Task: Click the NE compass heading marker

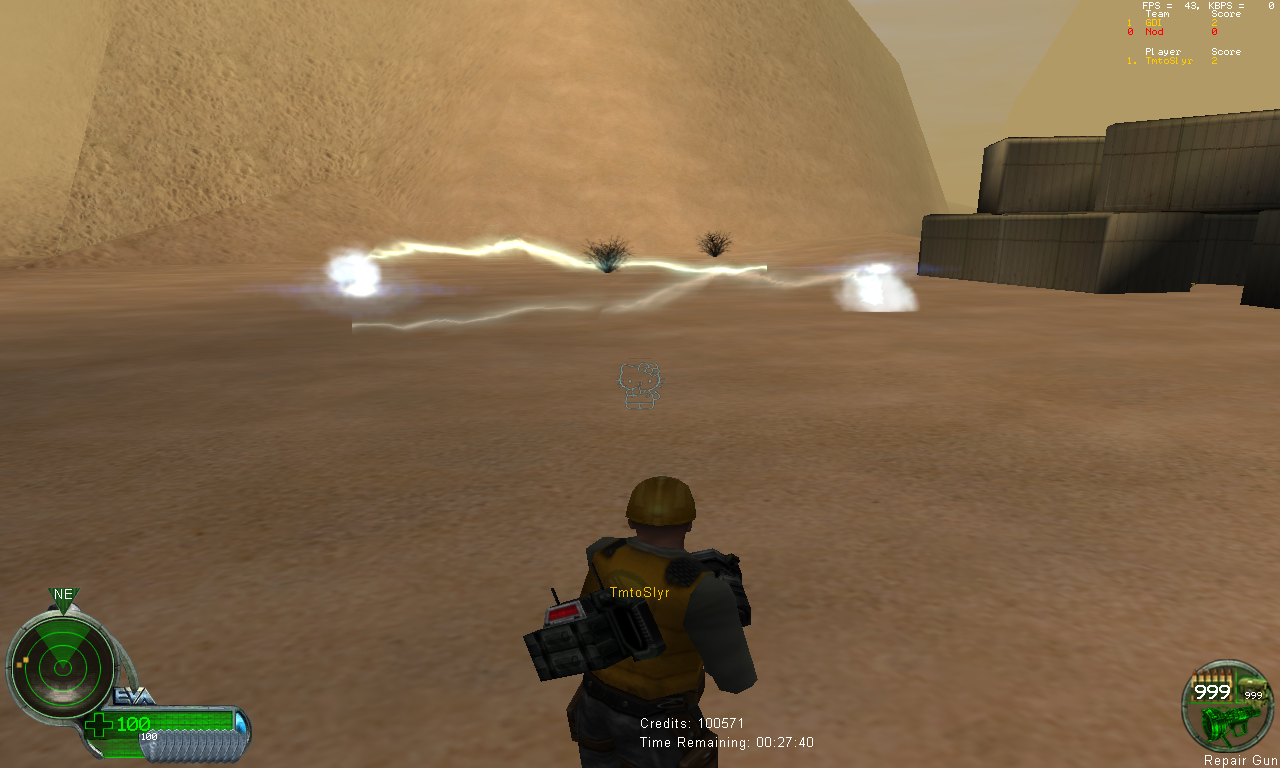Action: (63, 595)
